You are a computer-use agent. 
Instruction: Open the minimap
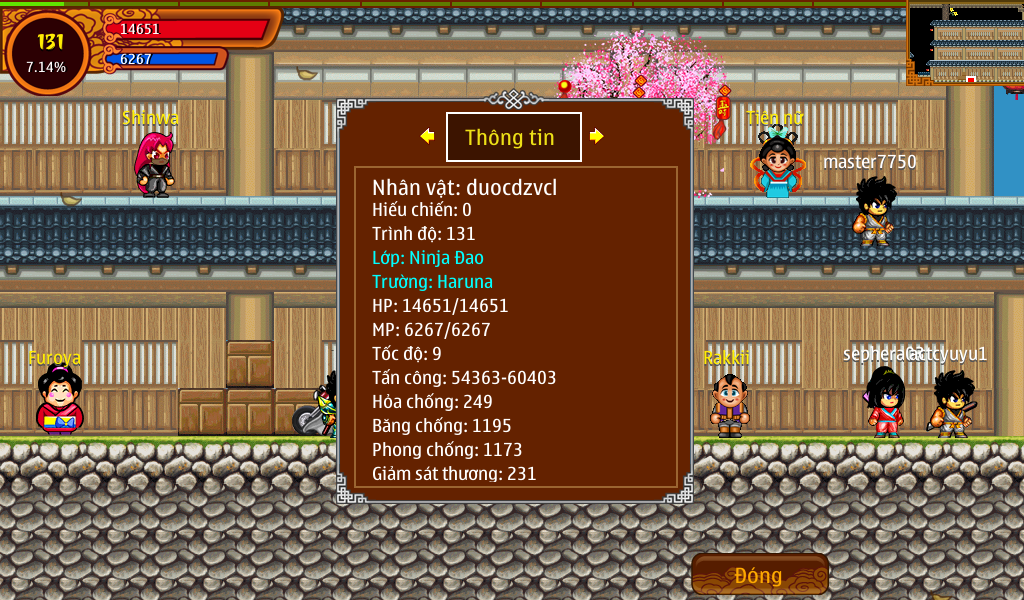coord(965,44)
